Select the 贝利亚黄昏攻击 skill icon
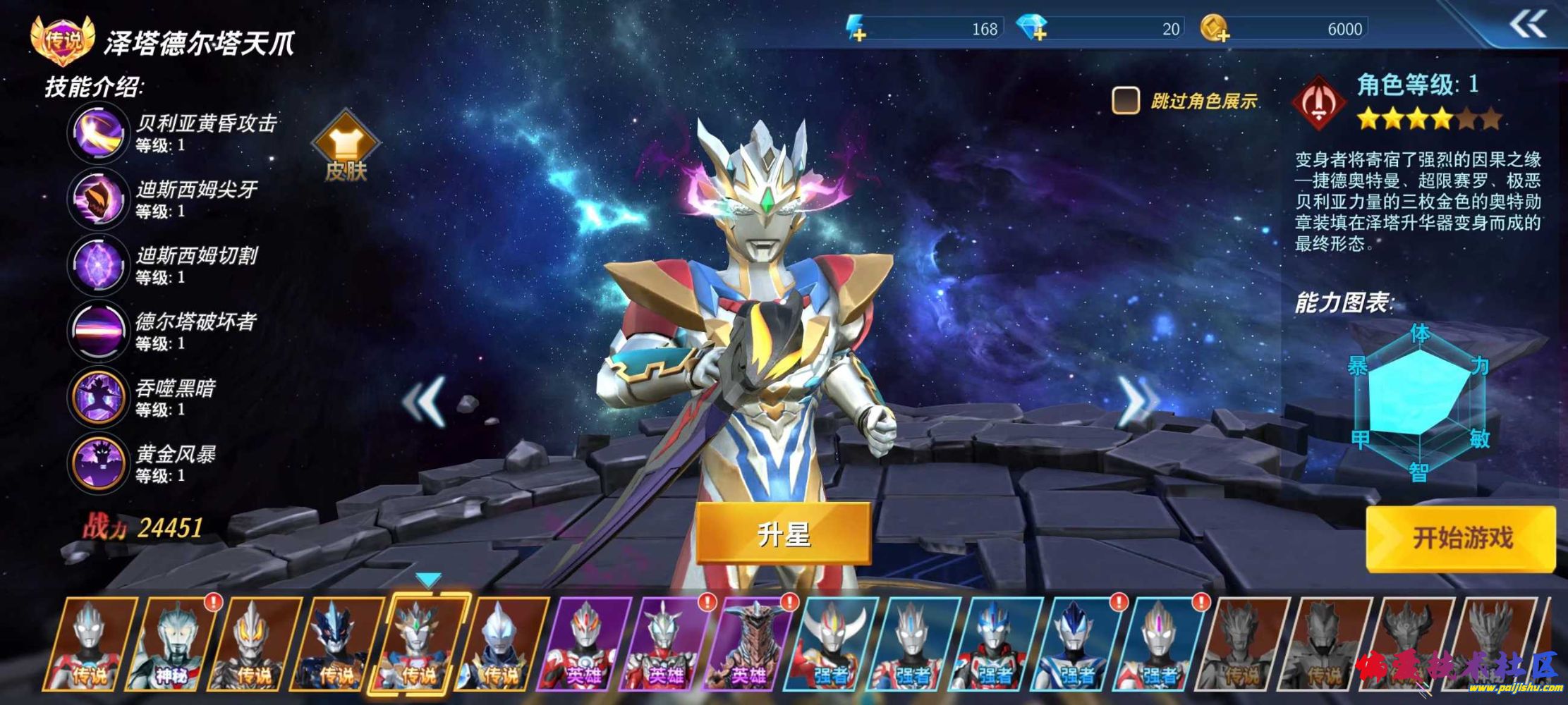Image resolution: width=1568 pixels, height=705 pixels. click(x=97, y=133)
